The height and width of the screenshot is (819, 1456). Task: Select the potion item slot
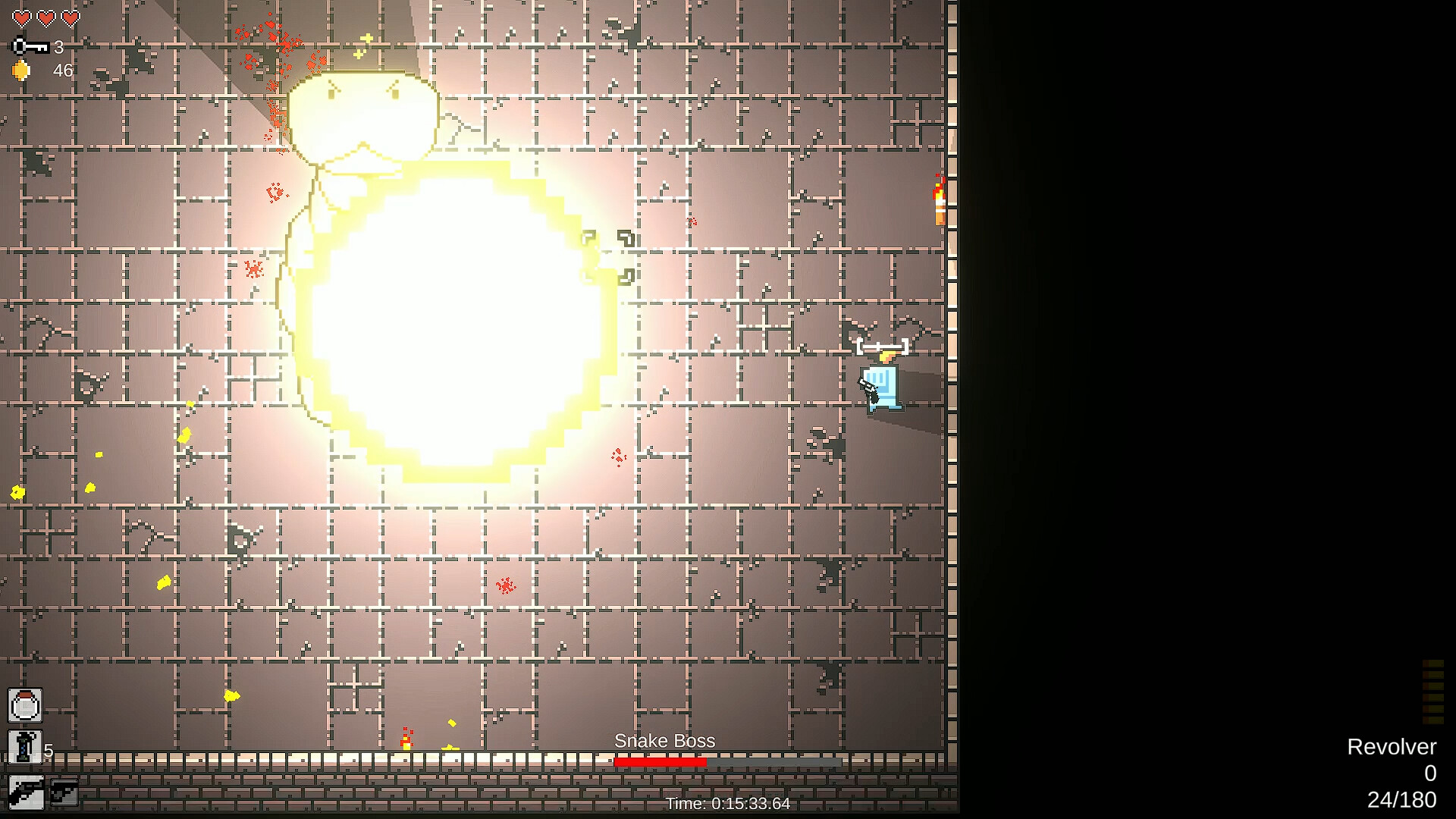(24, 704)
